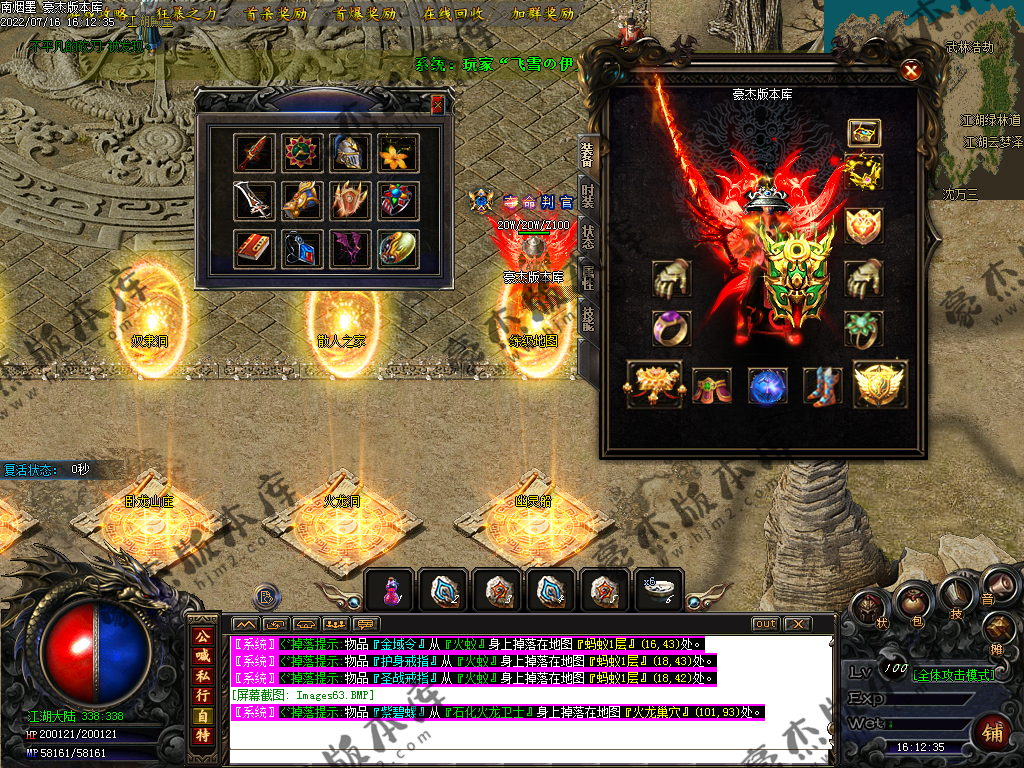Select the purple gem ring equipment slot

[671, 328]
